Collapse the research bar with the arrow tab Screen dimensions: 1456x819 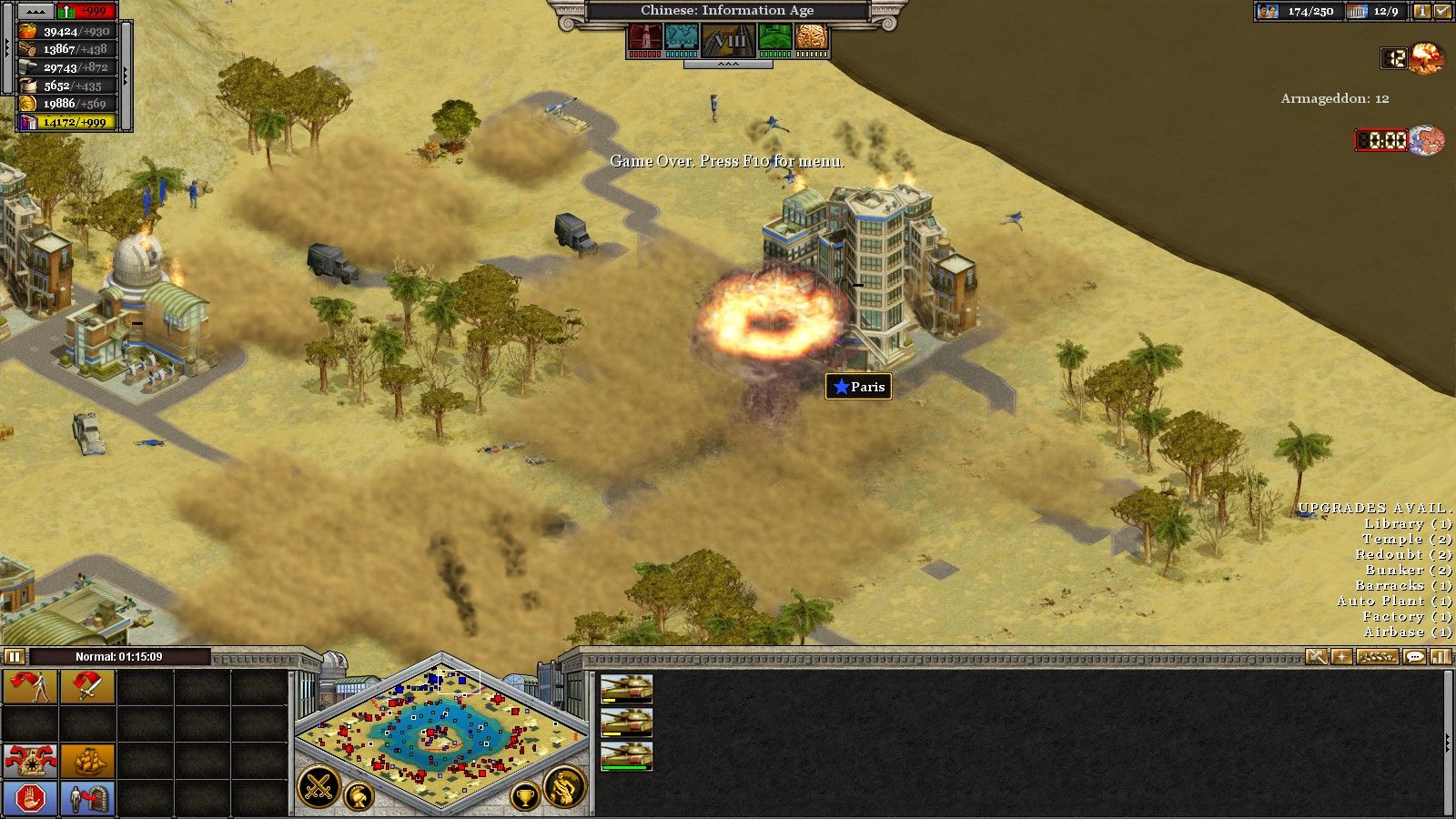pyautogui.click(x=728, y=65)
